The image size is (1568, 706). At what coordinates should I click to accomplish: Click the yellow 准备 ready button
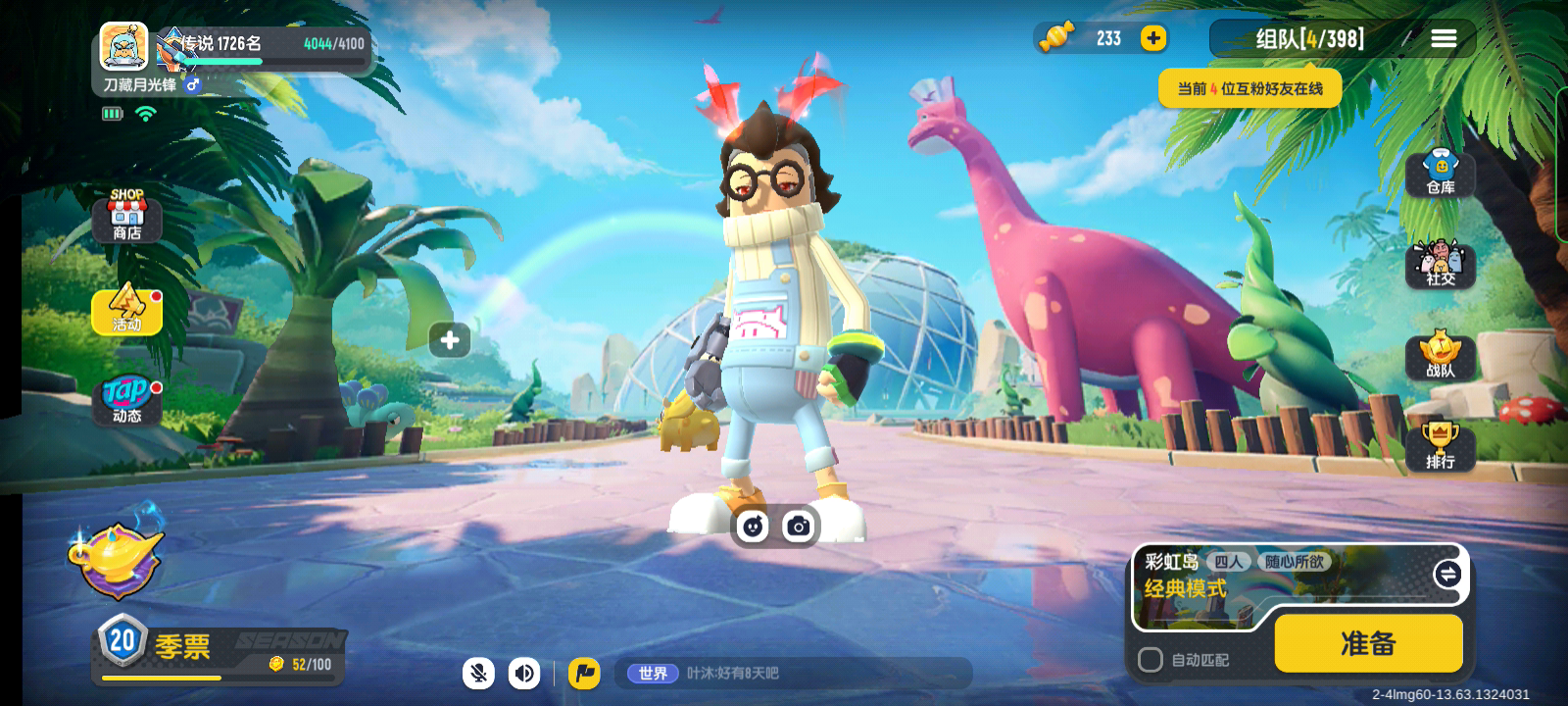click(1368, 643)
